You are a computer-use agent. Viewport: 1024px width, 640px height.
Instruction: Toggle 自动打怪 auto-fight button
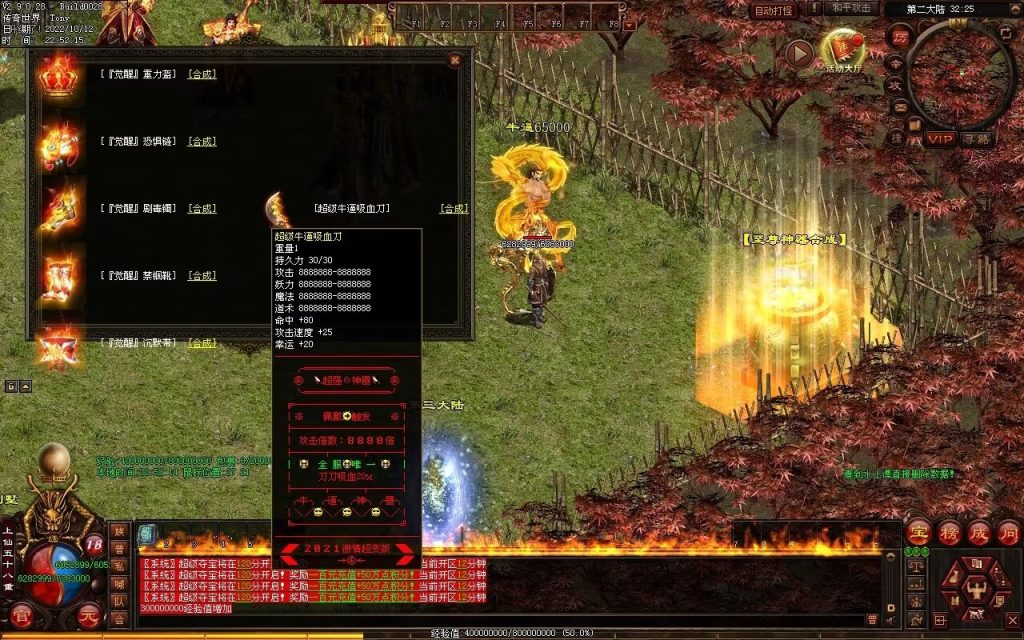click(x=775, y=10)
